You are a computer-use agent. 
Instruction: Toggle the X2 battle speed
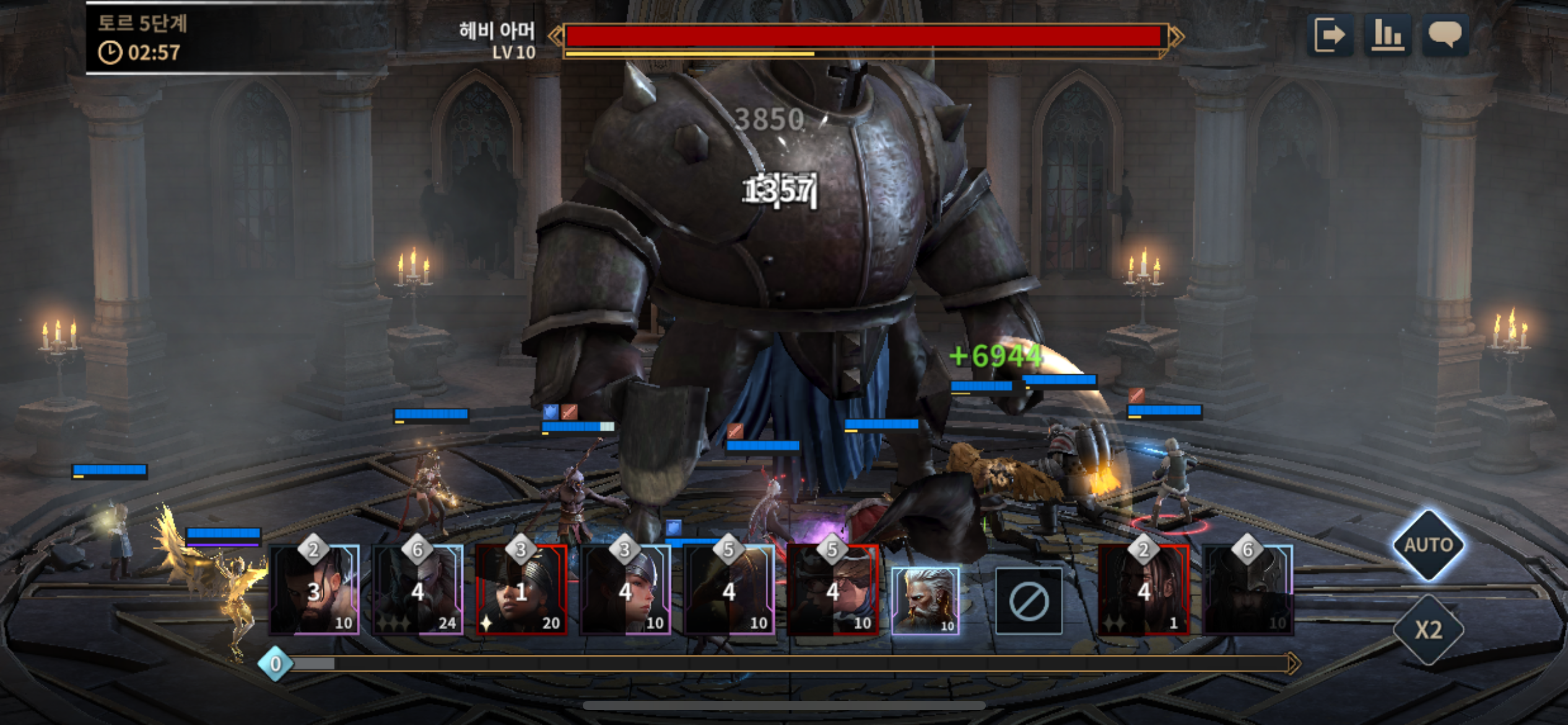pyautogui.click(x=1428, y=630)
